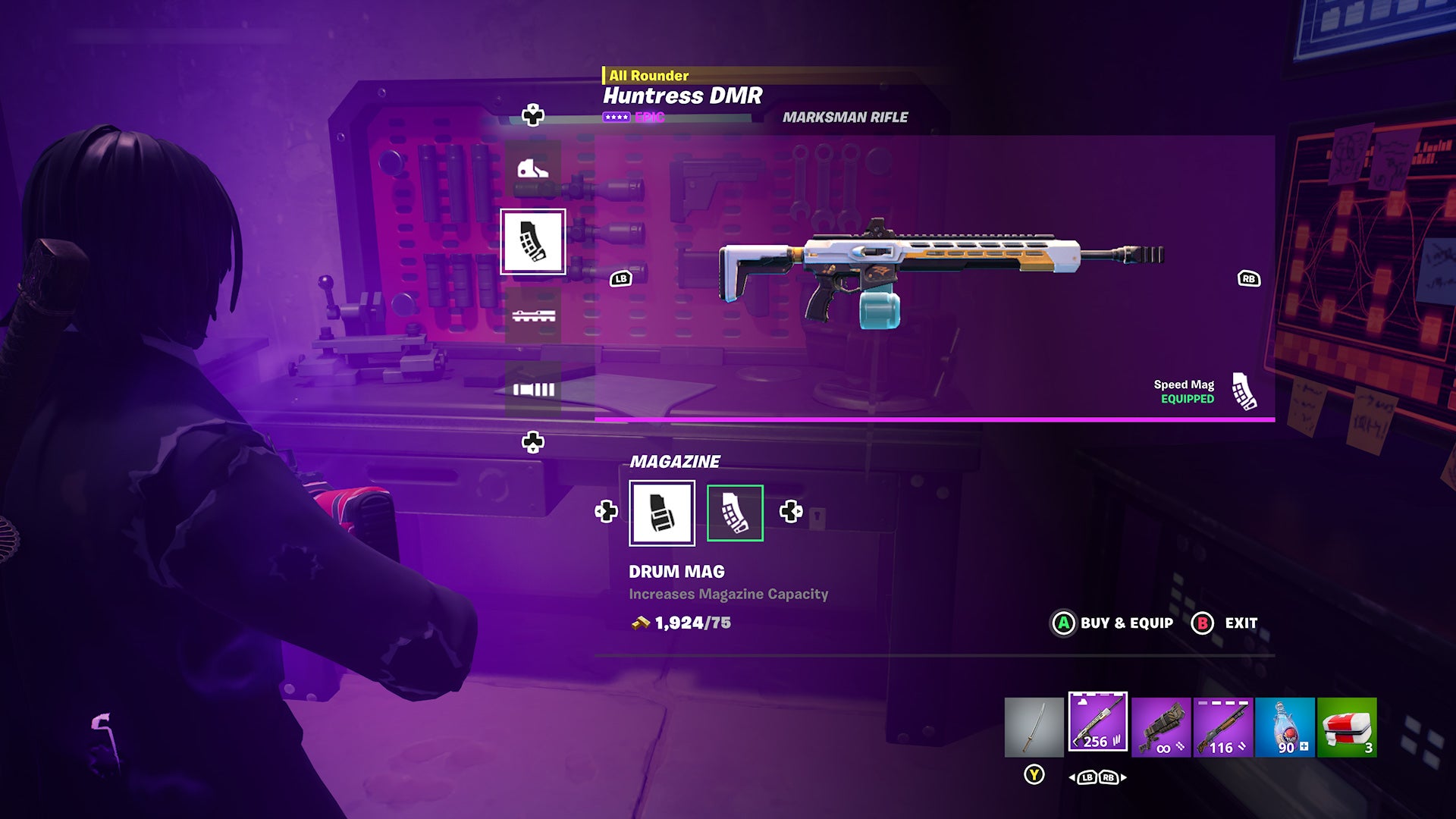Click the green A button icon
The image size is (1456, 819).
(x=1064, y=623)
